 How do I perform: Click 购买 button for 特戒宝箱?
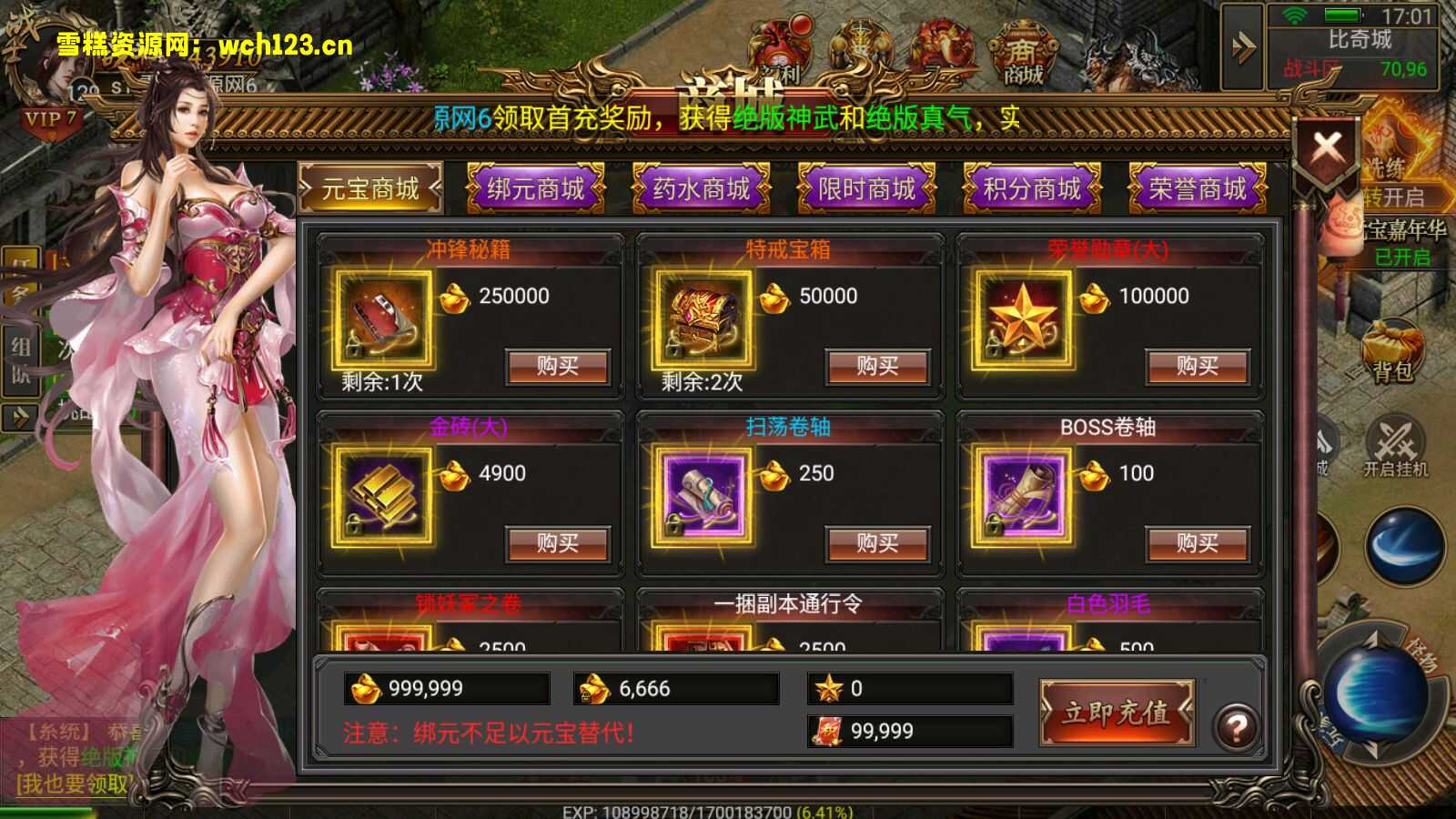click(x=877, y=366)
